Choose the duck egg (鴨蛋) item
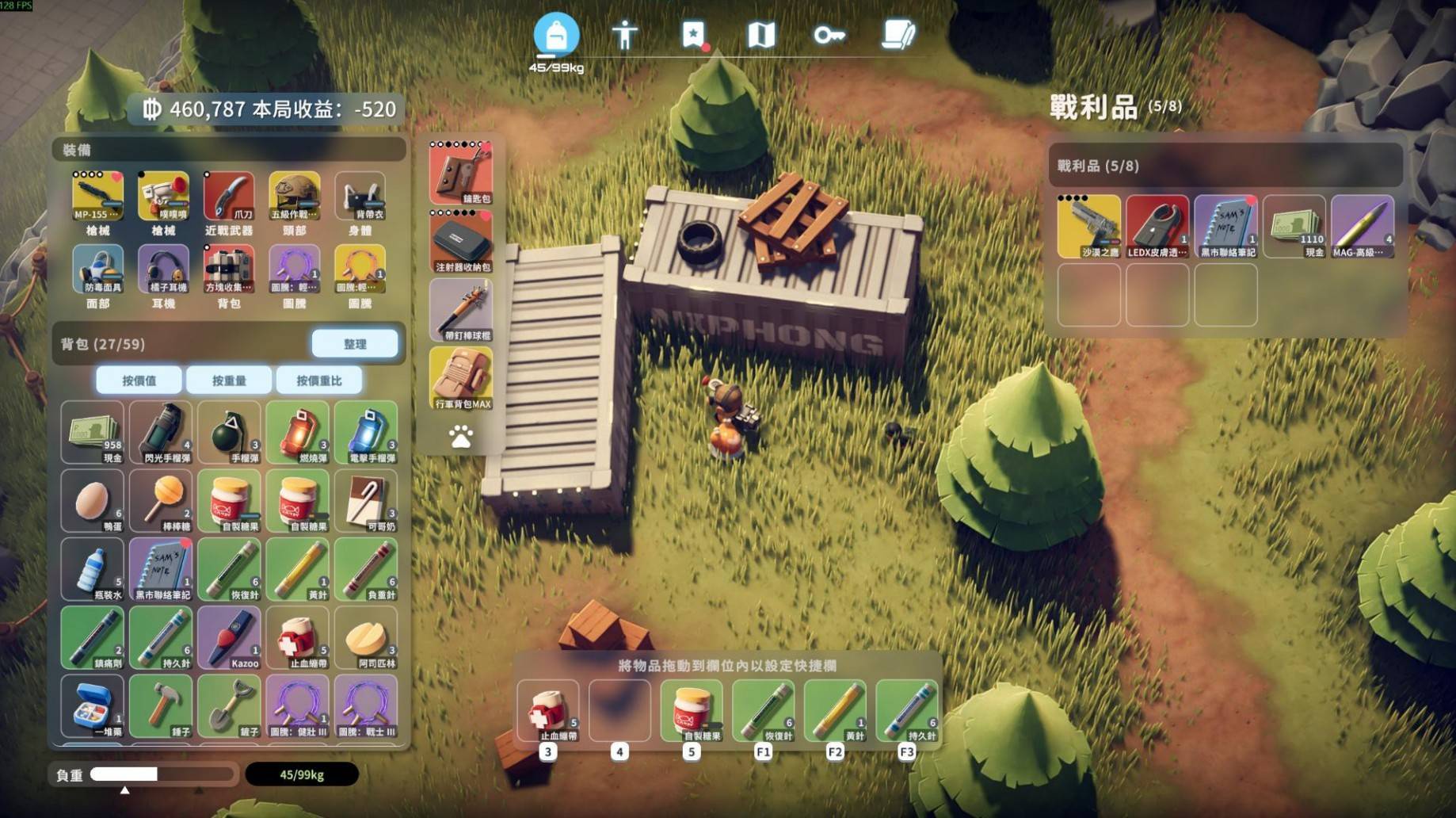Screen dimensions: 1456x818 (93, 501)
